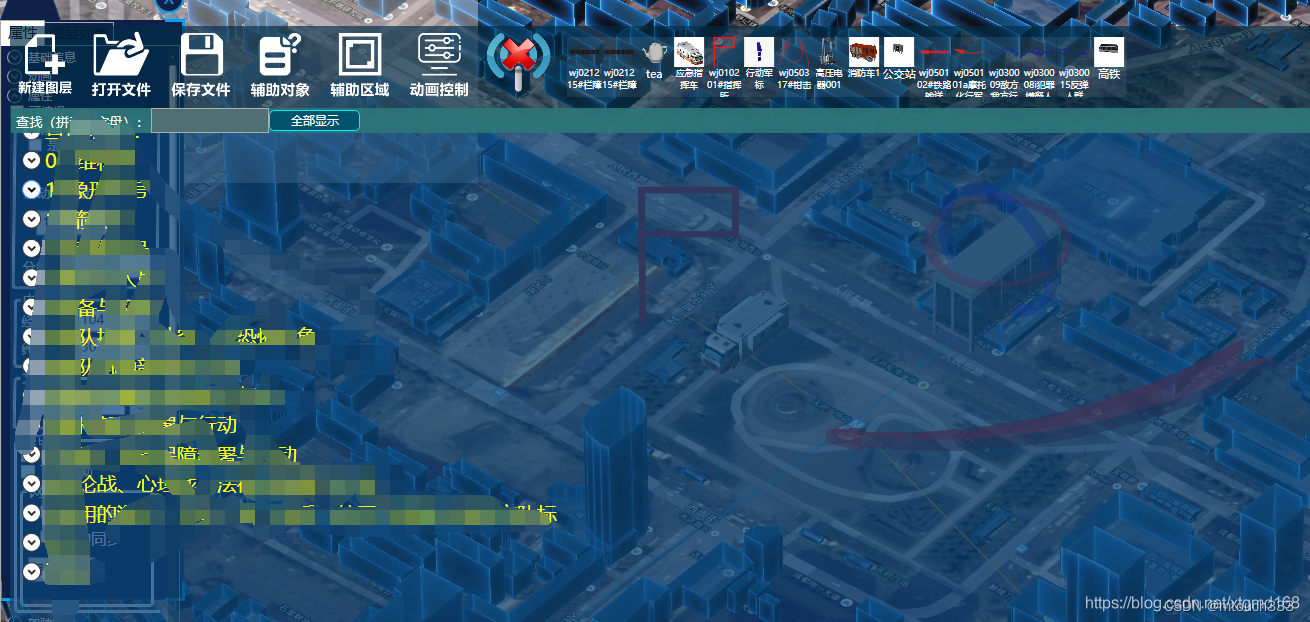
Task: Open the 动画控制 animation control panel
Action: pos(439,63)
